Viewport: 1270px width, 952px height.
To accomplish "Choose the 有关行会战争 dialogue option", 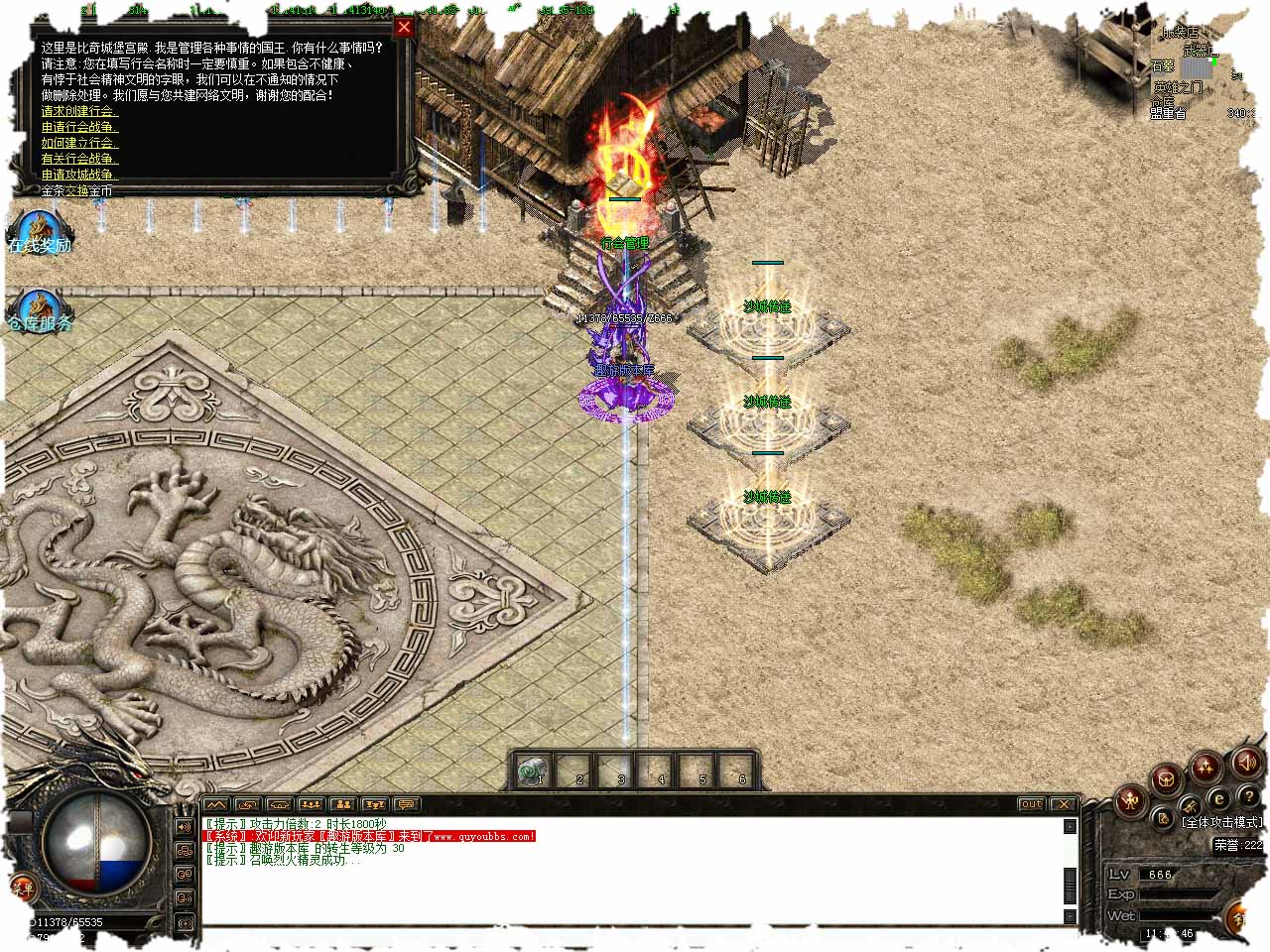I will click(x=79, y=159).
